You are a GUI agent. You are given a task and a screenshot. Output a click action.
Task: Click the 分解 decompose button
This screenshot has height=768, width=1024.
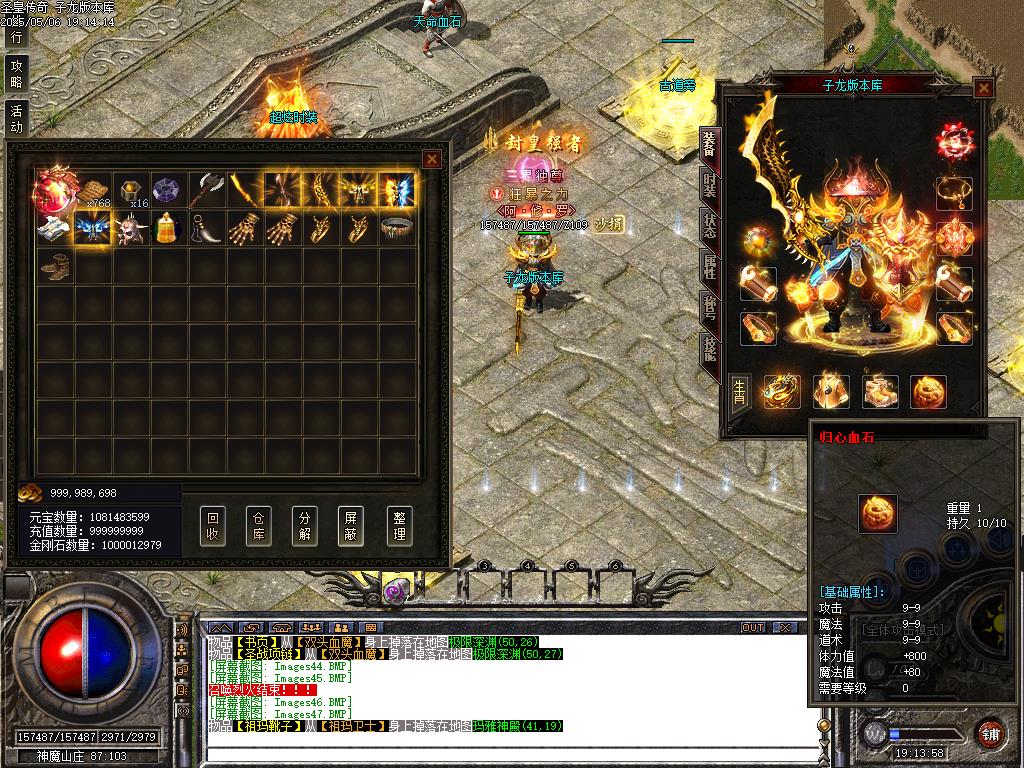306,525
